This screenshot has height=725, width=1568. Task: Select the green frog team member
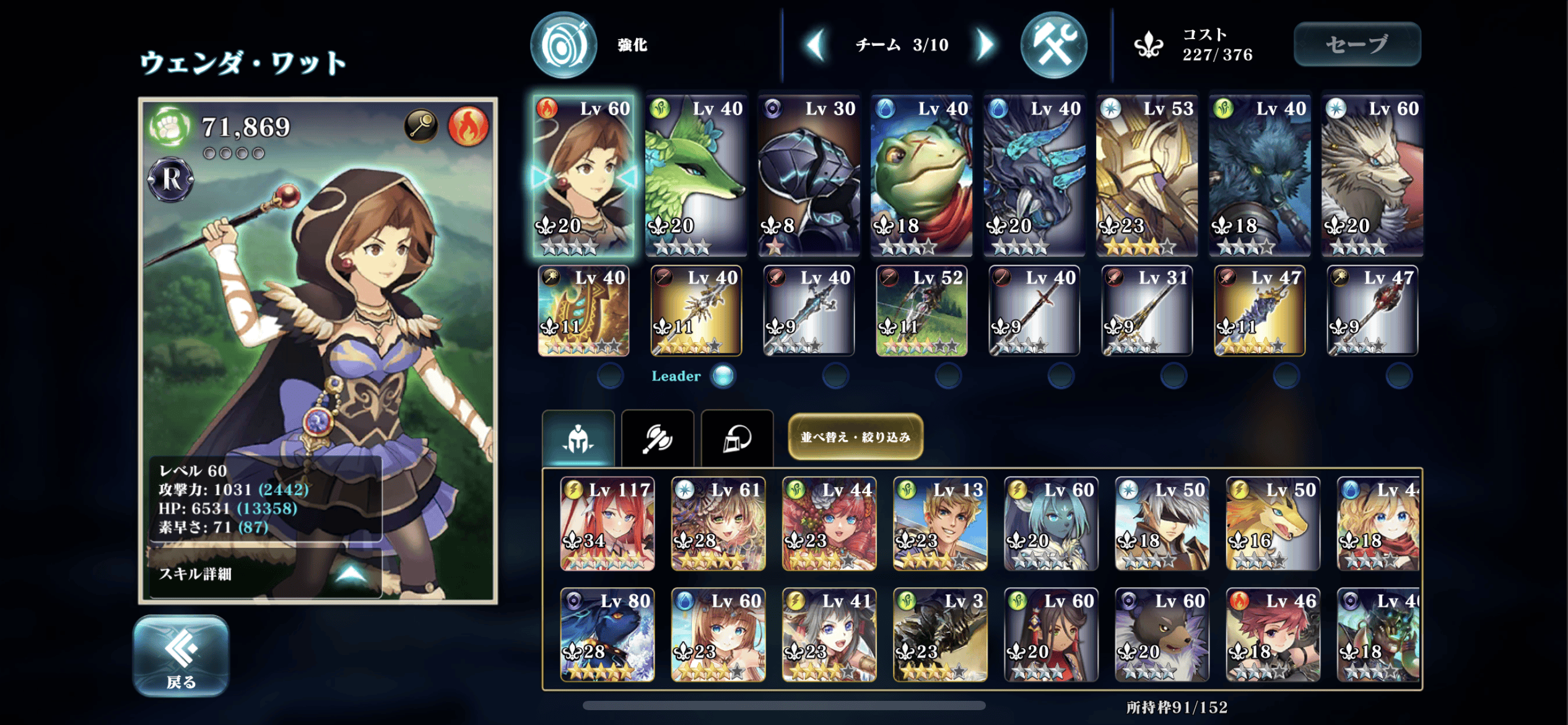921,175
